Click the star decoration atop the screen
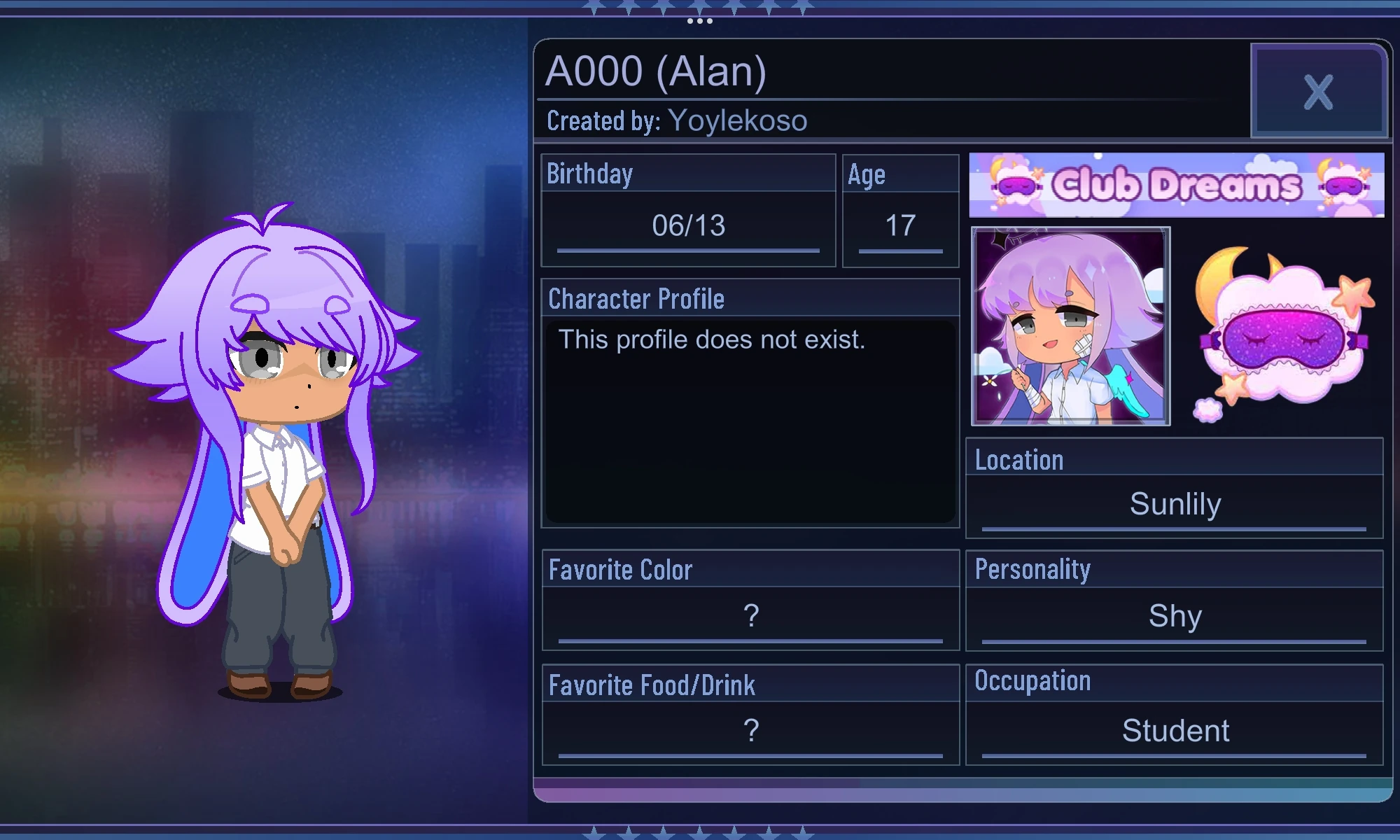The image size is (1400, 840). point(700,6)
